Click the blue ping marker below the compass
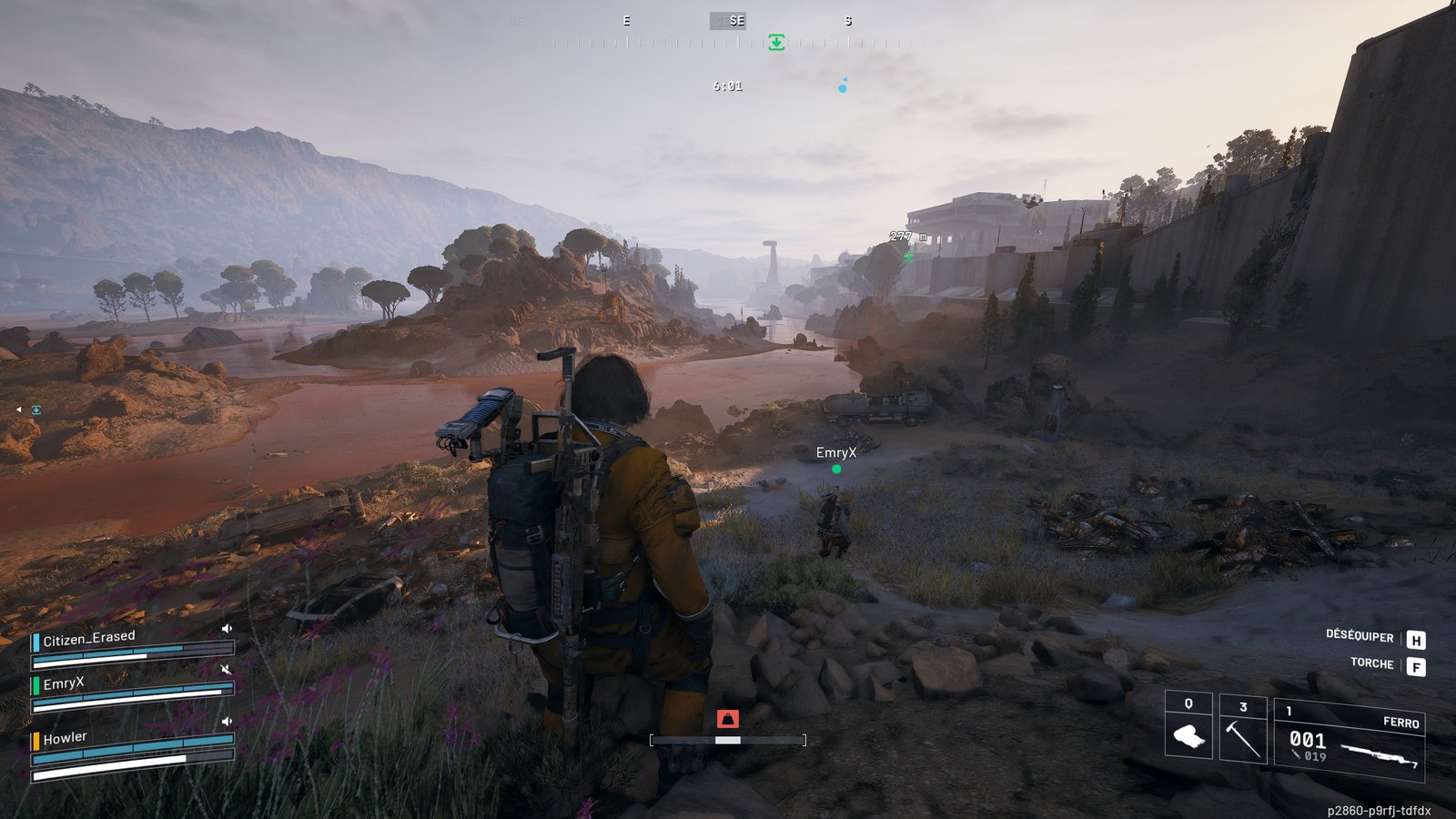The height and width of the screenshot is (819, 1456). [x=843, y=87]
